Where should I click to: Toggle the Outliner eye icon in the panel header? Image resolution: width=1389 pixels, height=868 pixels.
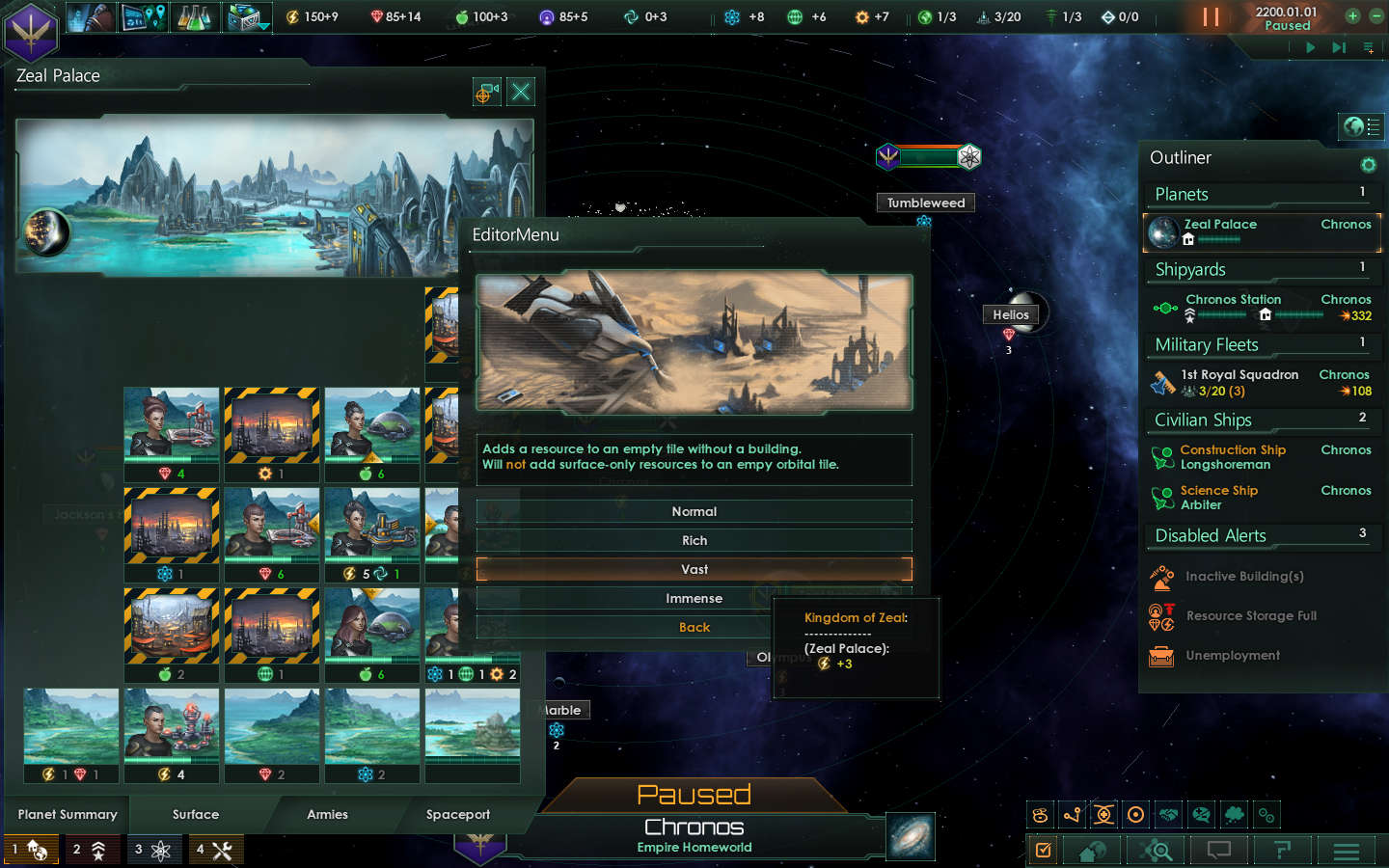point(1369,165)
